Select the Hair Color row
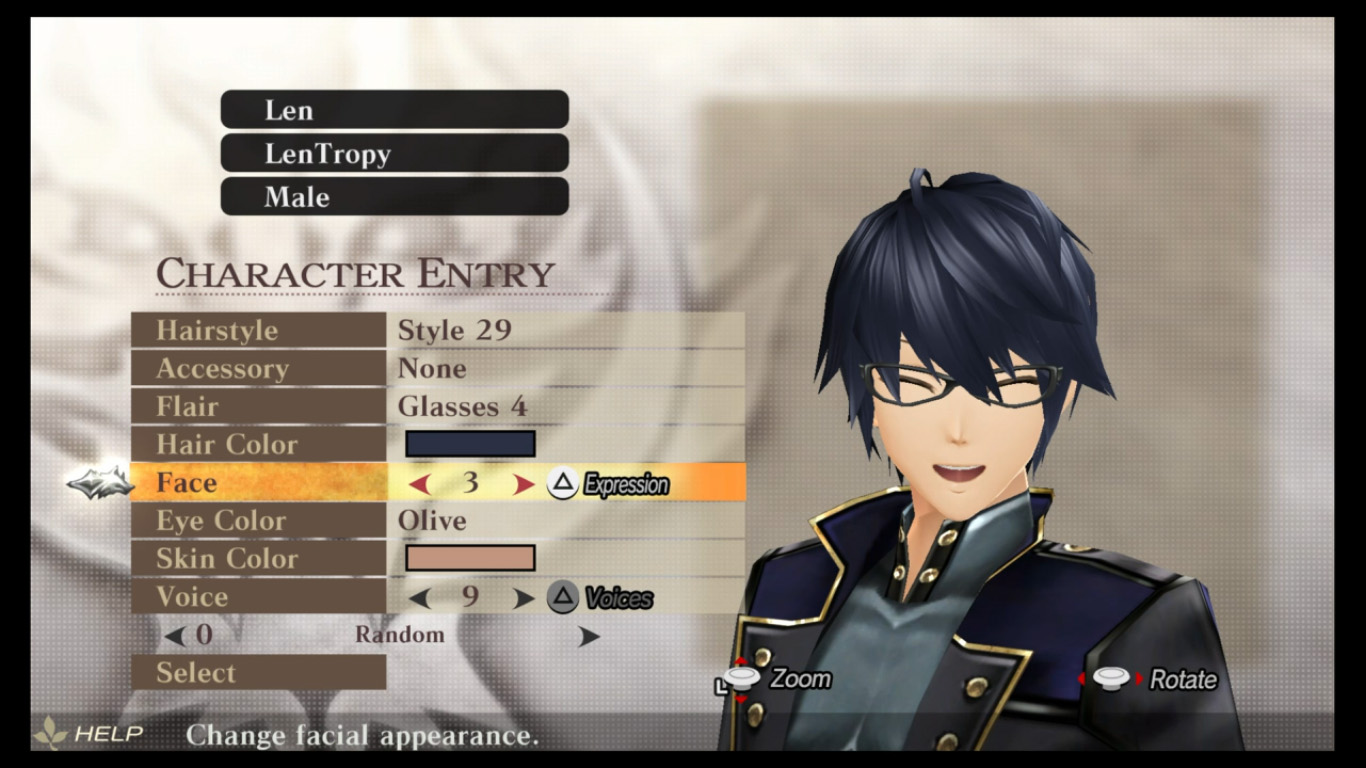1366x768 pixels. point(258,445)
